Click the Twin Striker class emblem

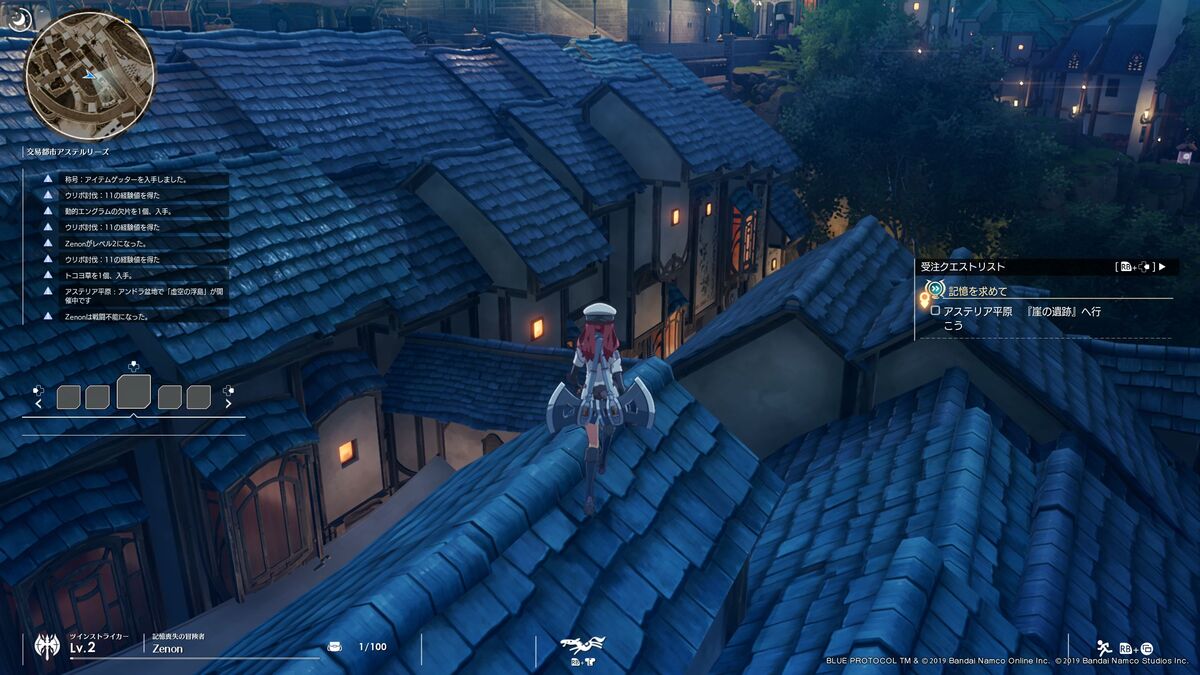coord(47,645)
